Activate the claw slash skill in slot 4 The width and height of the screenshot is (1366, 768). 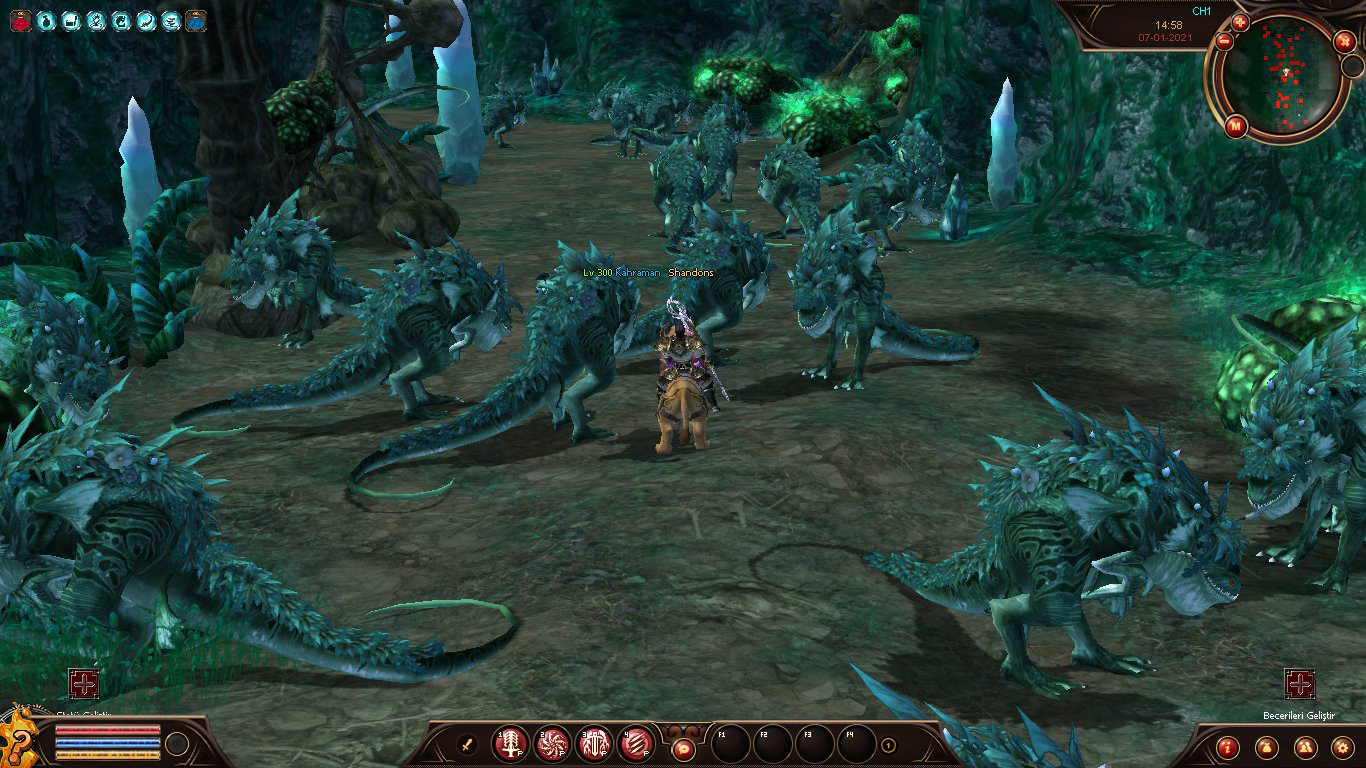pos(636,744)
